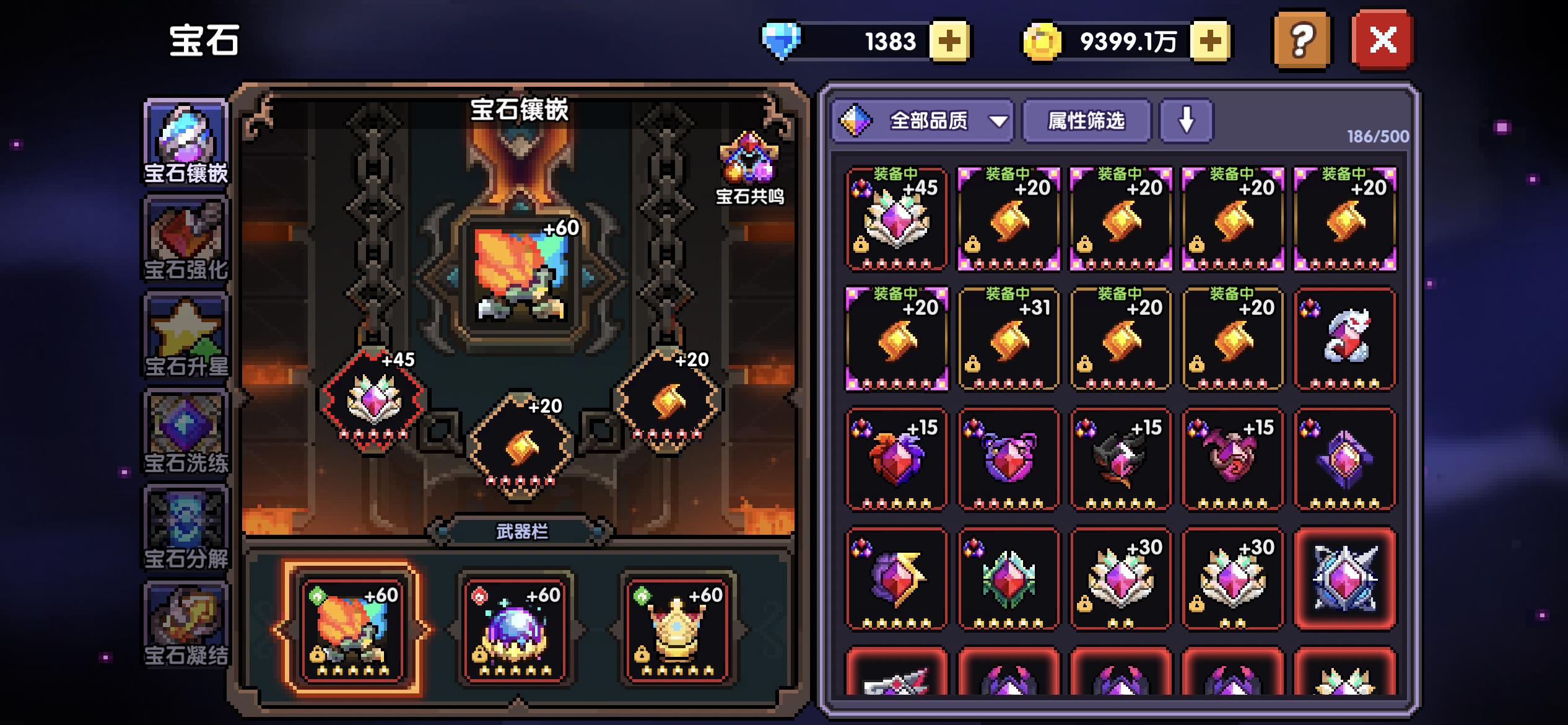Add gold coins via the plus button
The image size is (1568, 725).
coord(1208,40)
